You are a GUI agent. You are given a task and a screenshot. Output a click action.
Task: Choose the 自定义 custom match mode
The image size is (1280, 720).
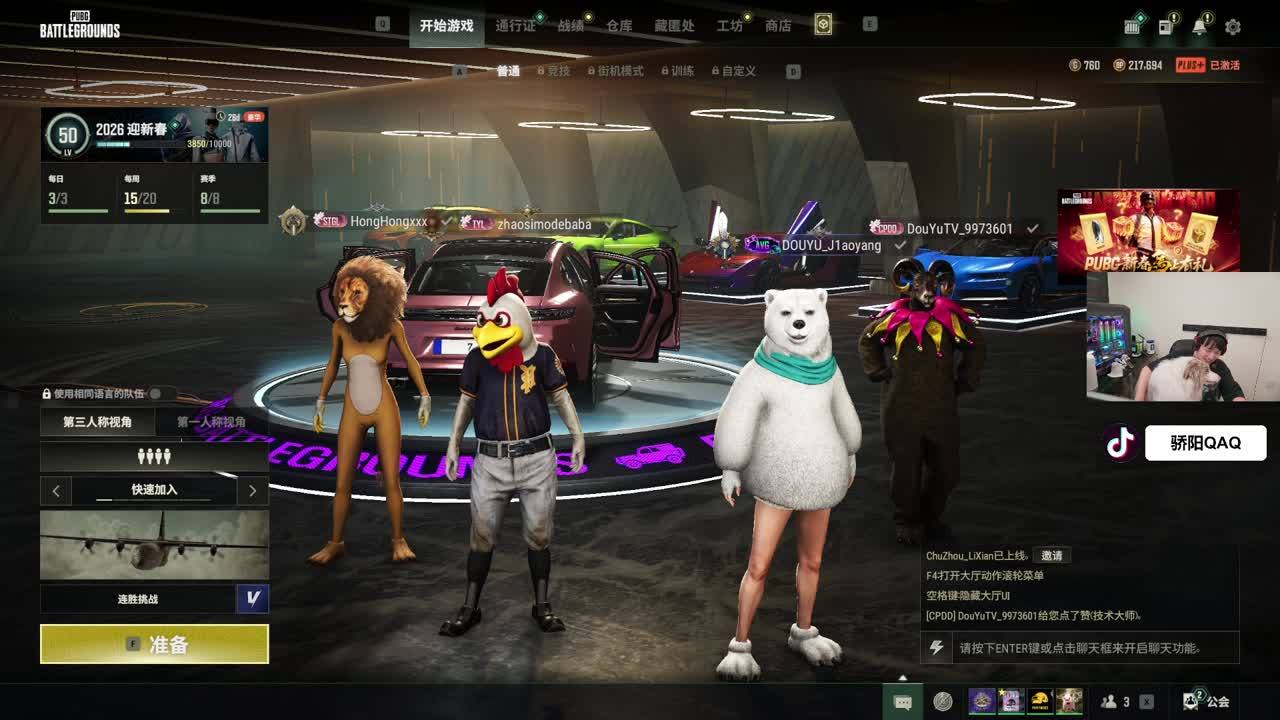[x=738, y=71]
